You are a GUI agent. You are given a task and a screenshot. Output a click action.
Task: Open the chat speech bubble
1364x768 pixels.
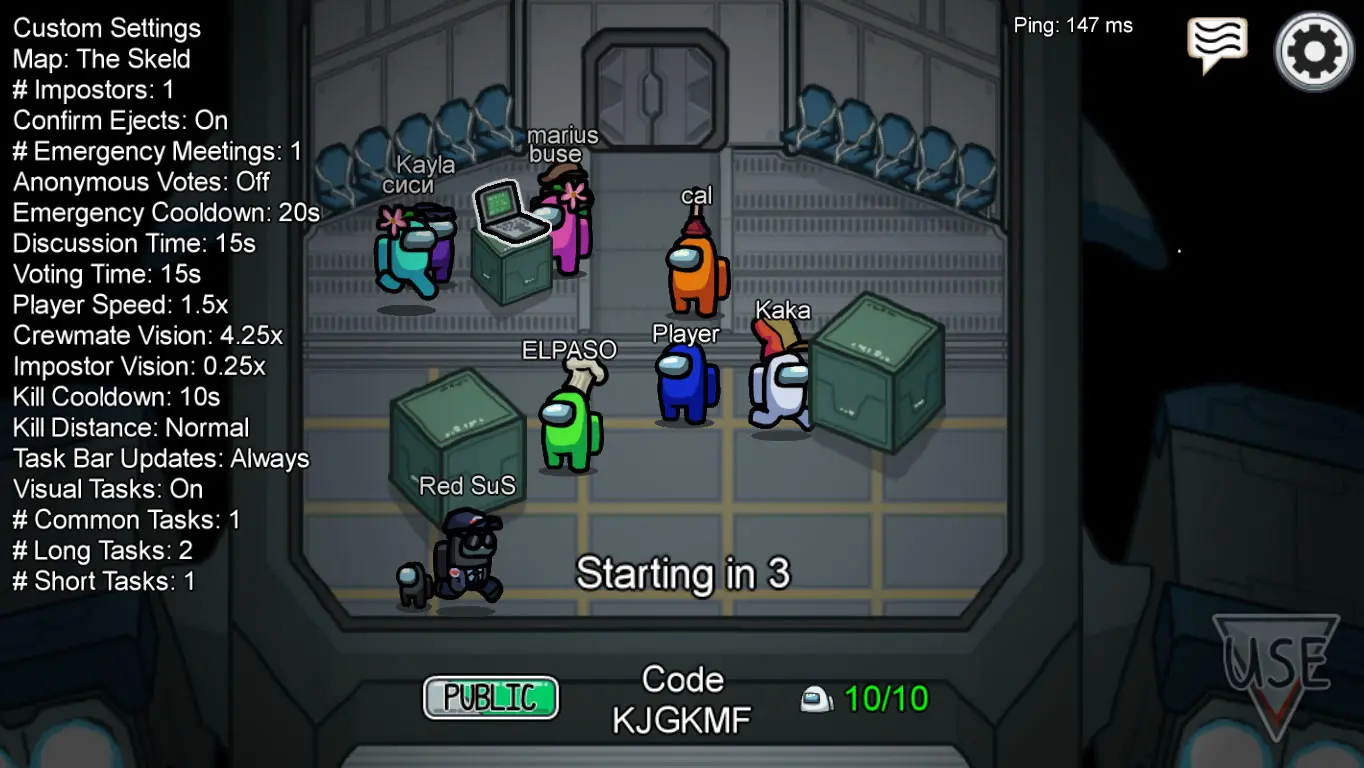point(1216,43)
